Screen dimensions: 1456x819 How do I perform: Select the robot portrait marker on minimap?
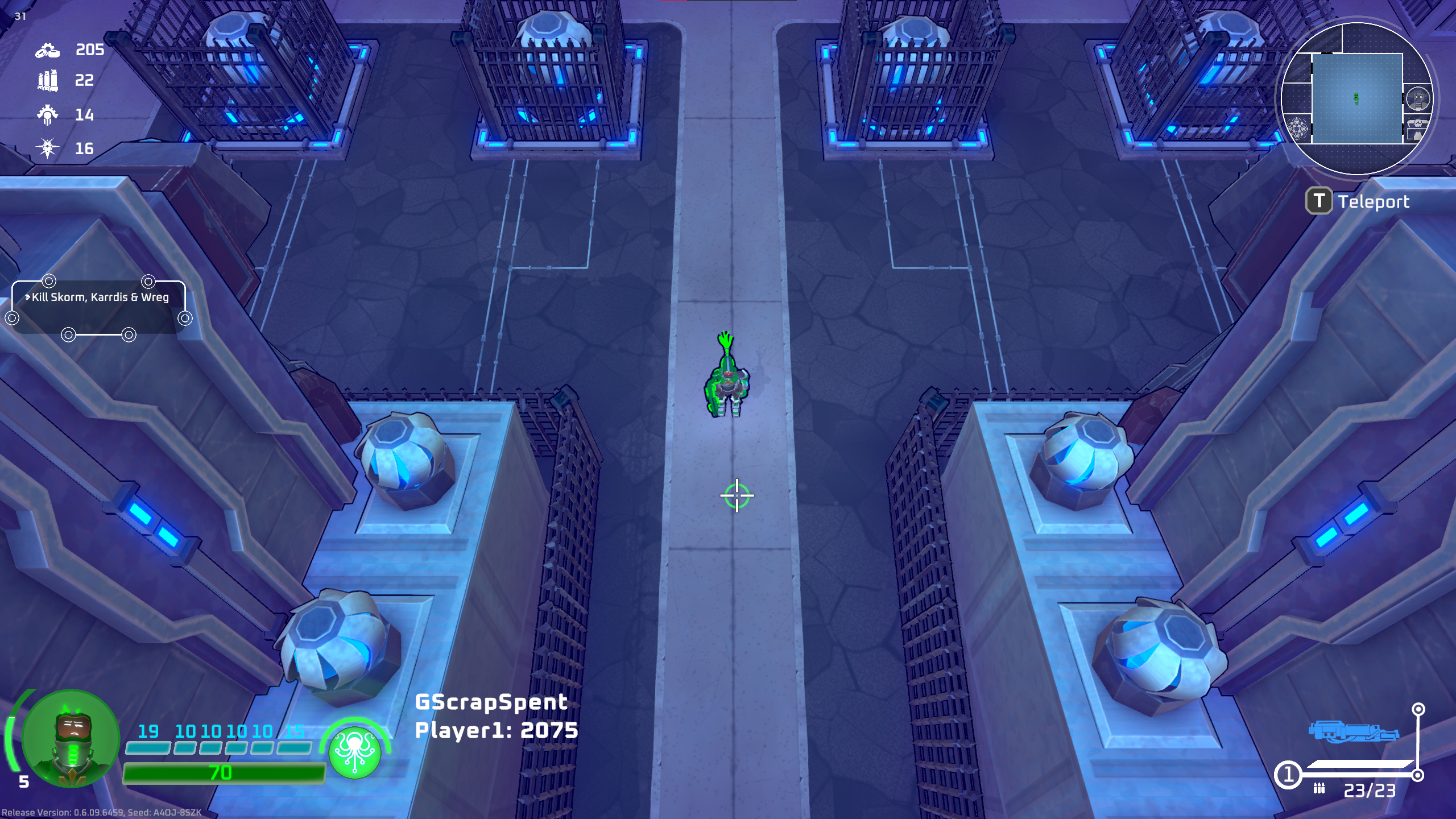tap(1418, 98)
